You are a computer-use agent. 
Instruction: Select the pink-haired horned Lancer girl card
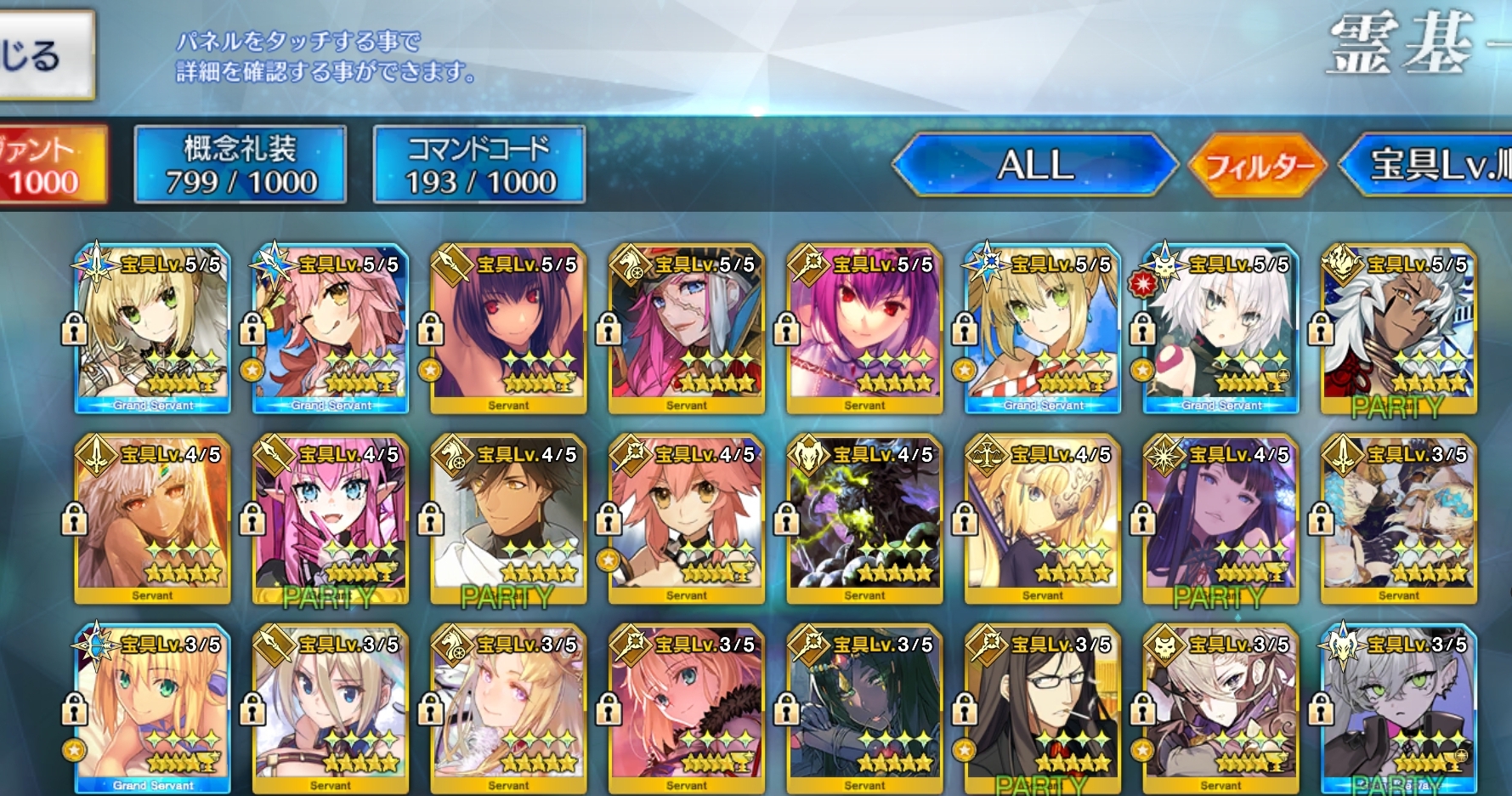click(x=331, y=520)
